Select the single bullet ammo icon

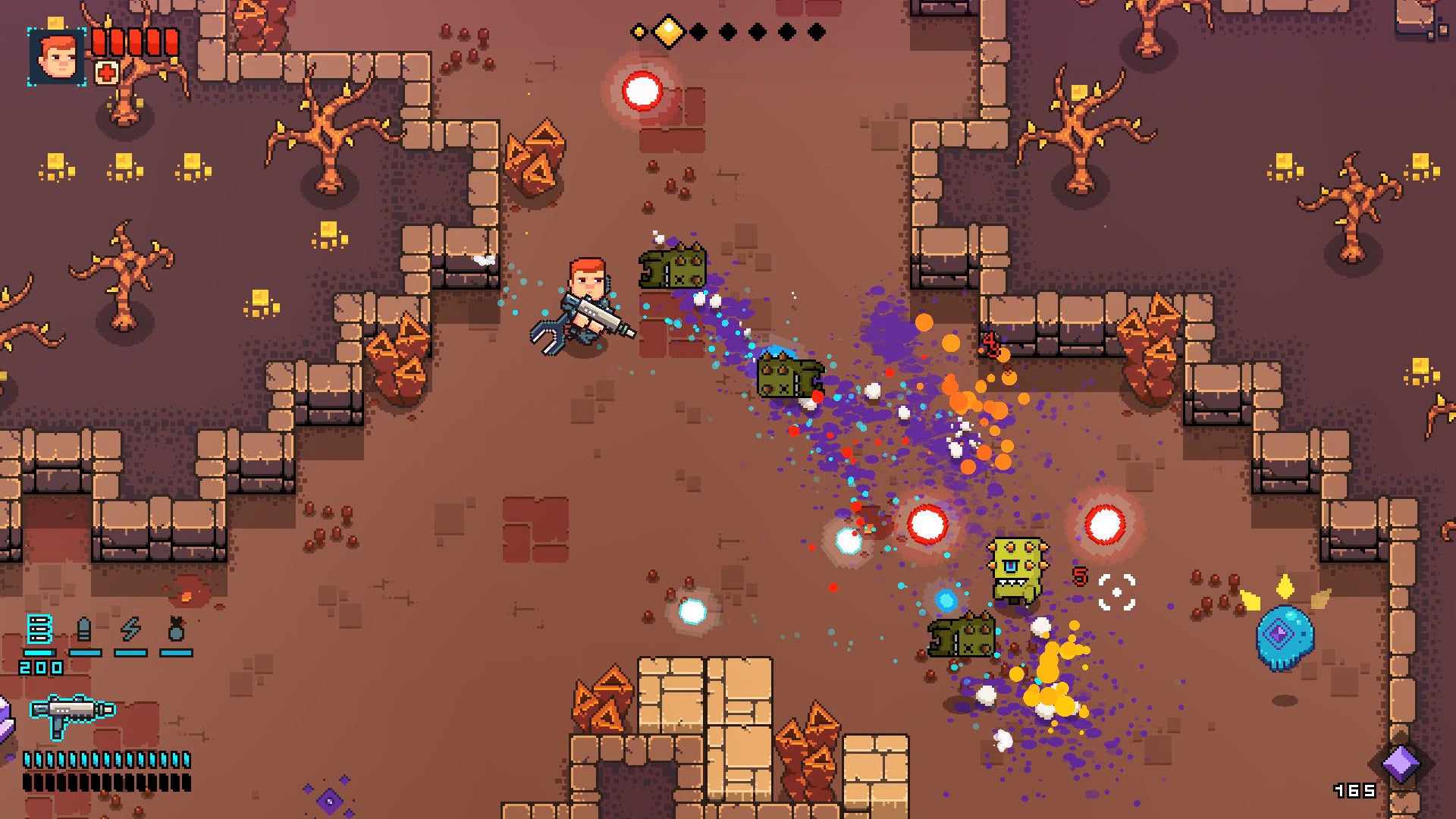[x=83, y=628]
